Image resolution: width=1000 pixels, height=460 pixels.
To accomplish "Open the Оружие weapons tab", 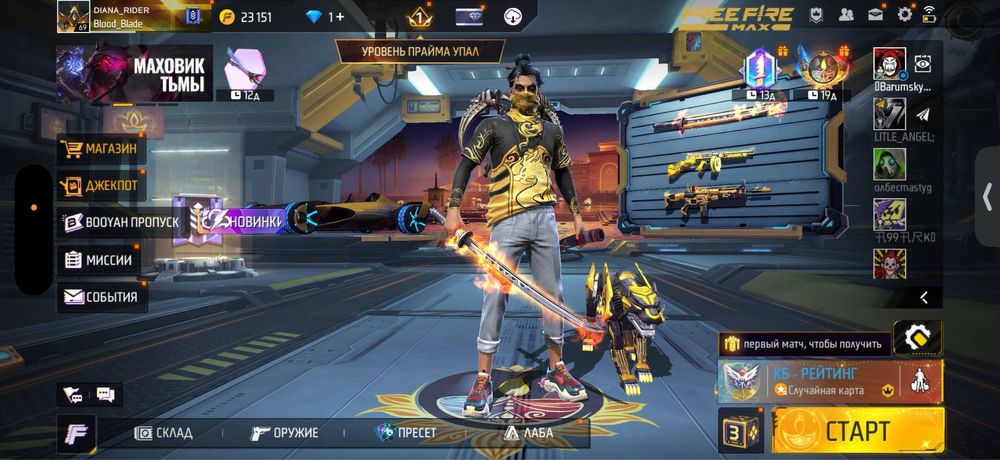I will [x=285, y=433].
